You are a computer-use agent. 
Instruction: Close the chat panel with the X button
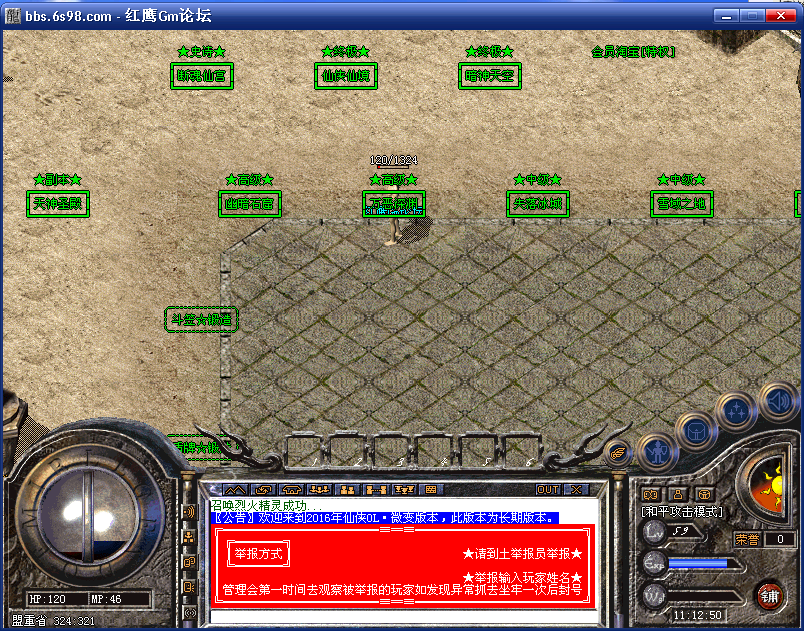575,490
